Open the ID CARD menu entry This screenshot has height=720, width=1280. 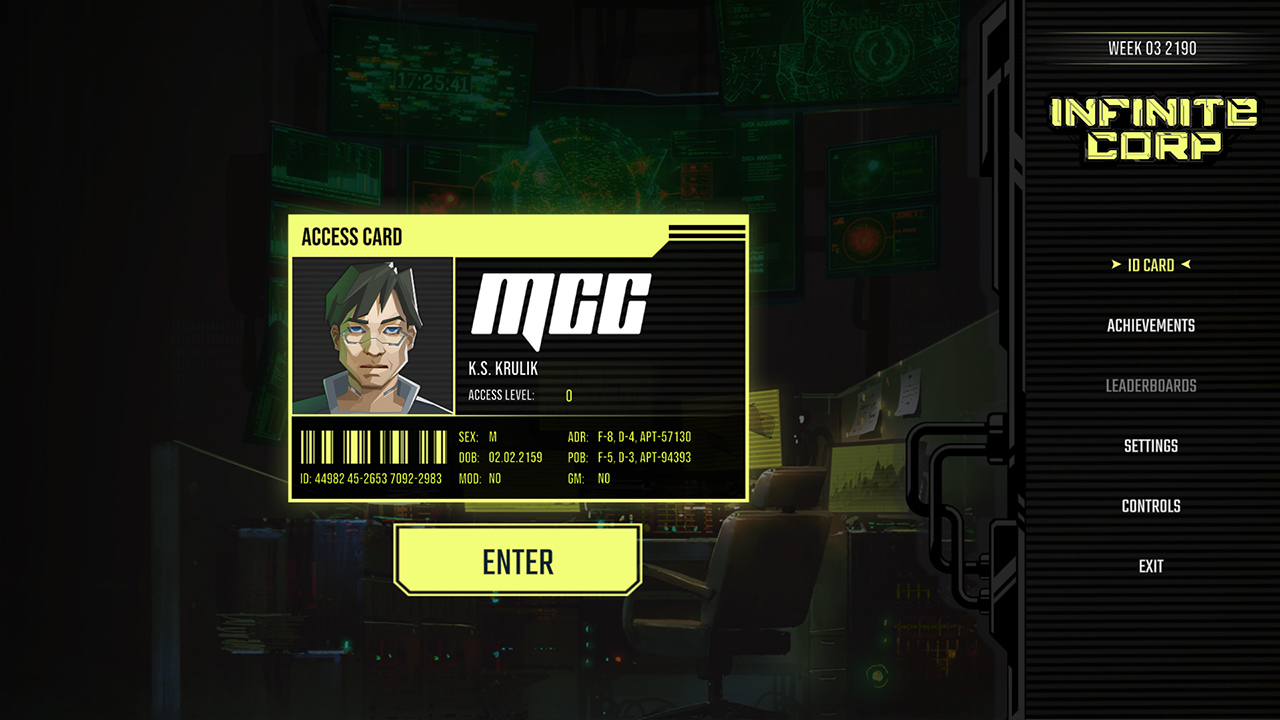(x=1150, y=265)
